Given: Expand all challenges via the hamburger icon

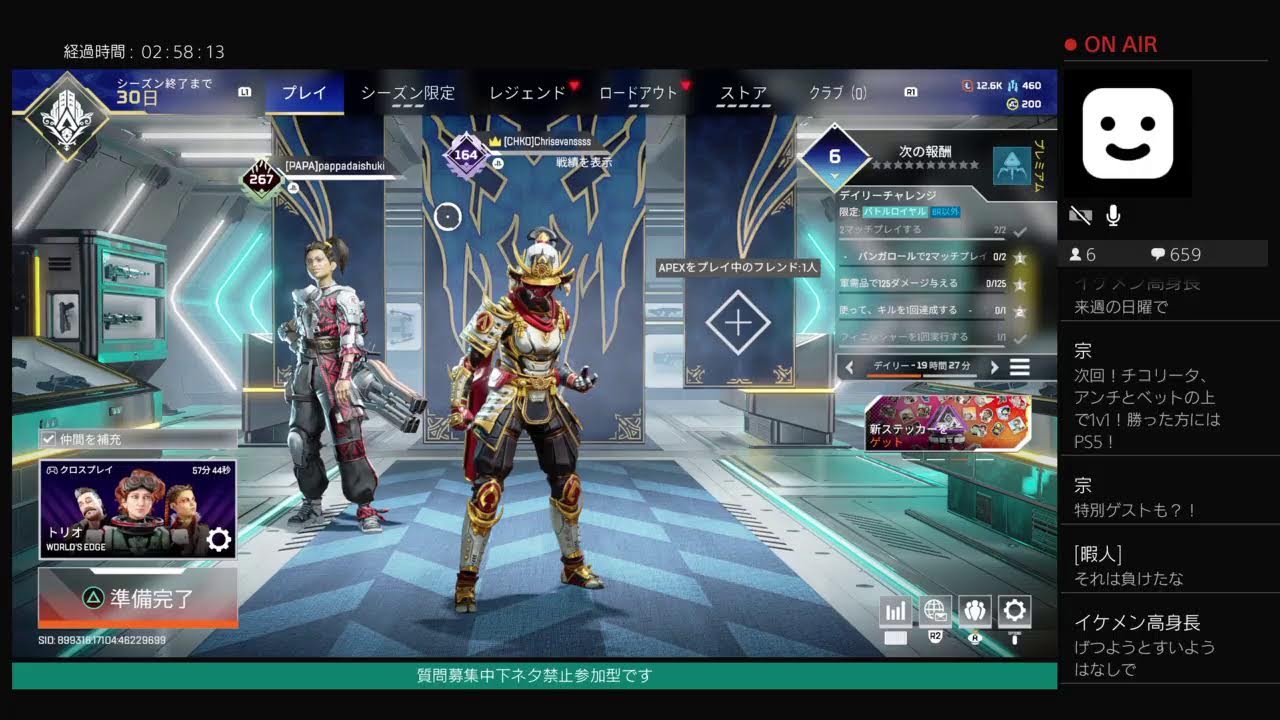Looking at the screenshot, I should [x=1022, y=366].
